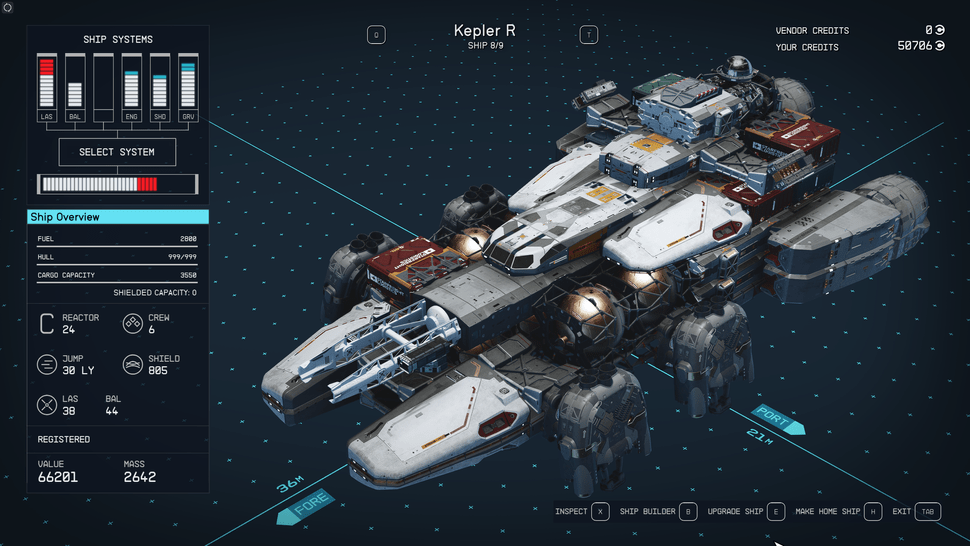Select the GRV grav drive bar
This screenshot has height=546, width=970.
tap(188, 84)
